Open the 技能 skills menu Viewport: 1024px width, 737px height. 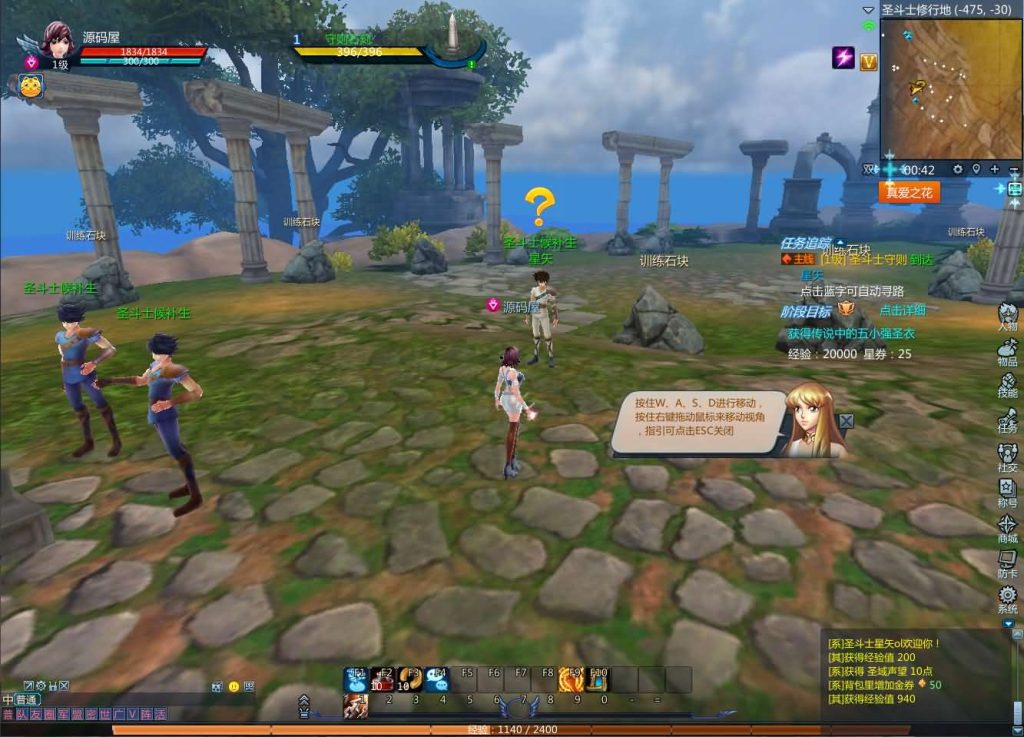[x=1007, y=385]
